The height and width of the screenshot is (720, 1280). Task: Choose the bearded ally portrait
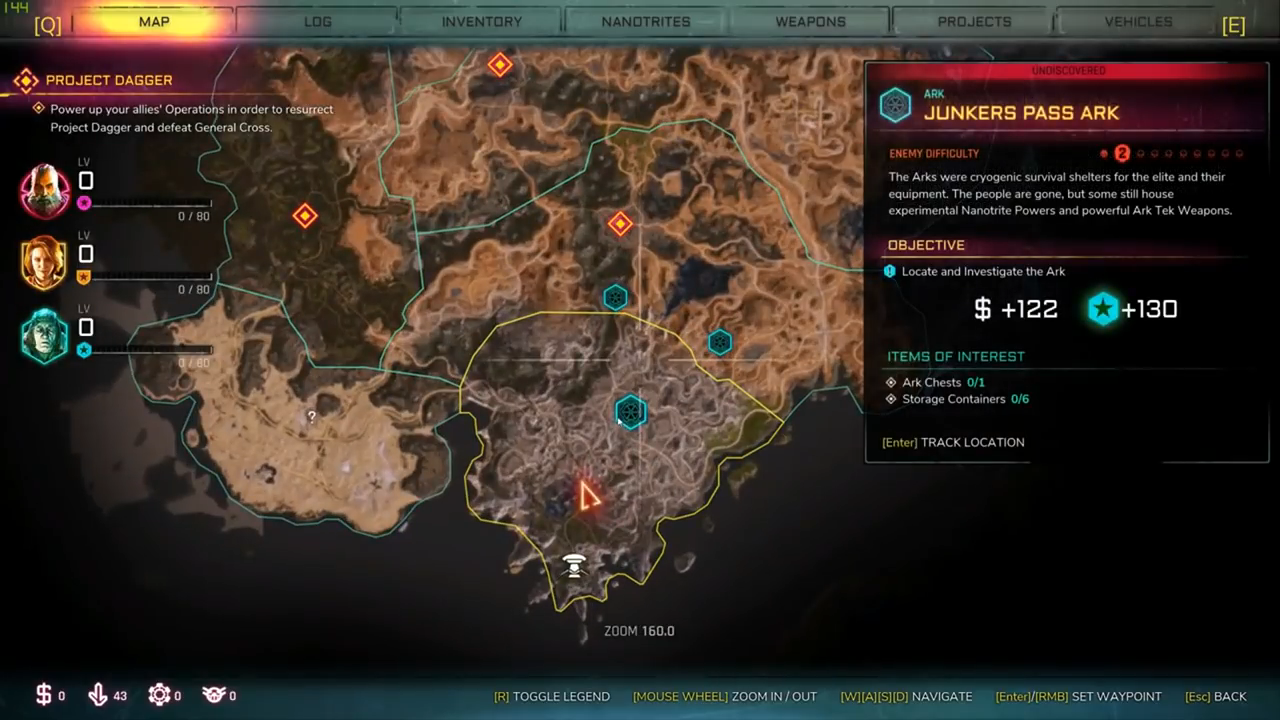coord(45,192)
